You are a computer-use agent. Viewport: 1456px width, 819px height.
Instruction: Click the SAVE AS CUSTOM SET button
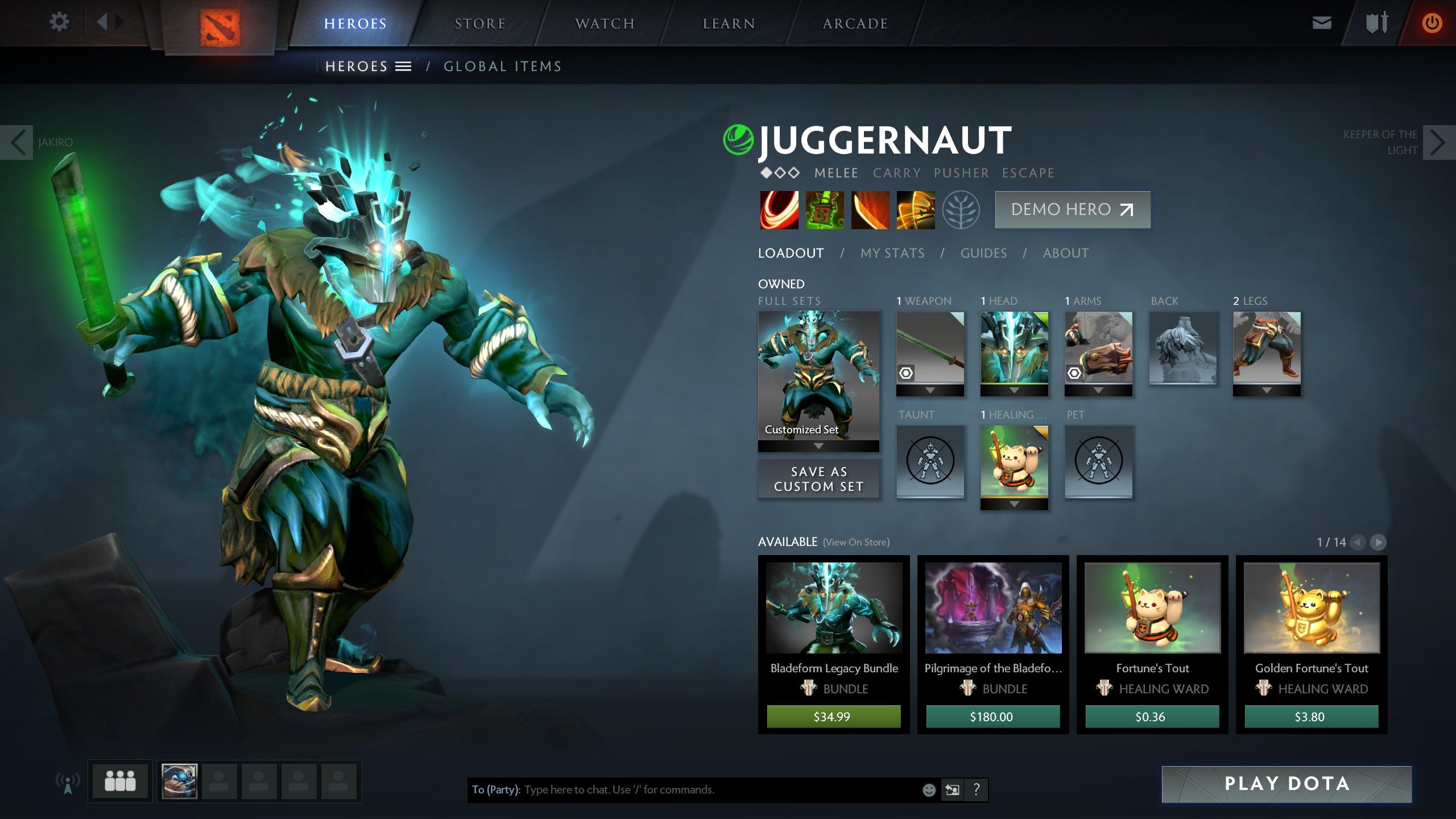818,478
